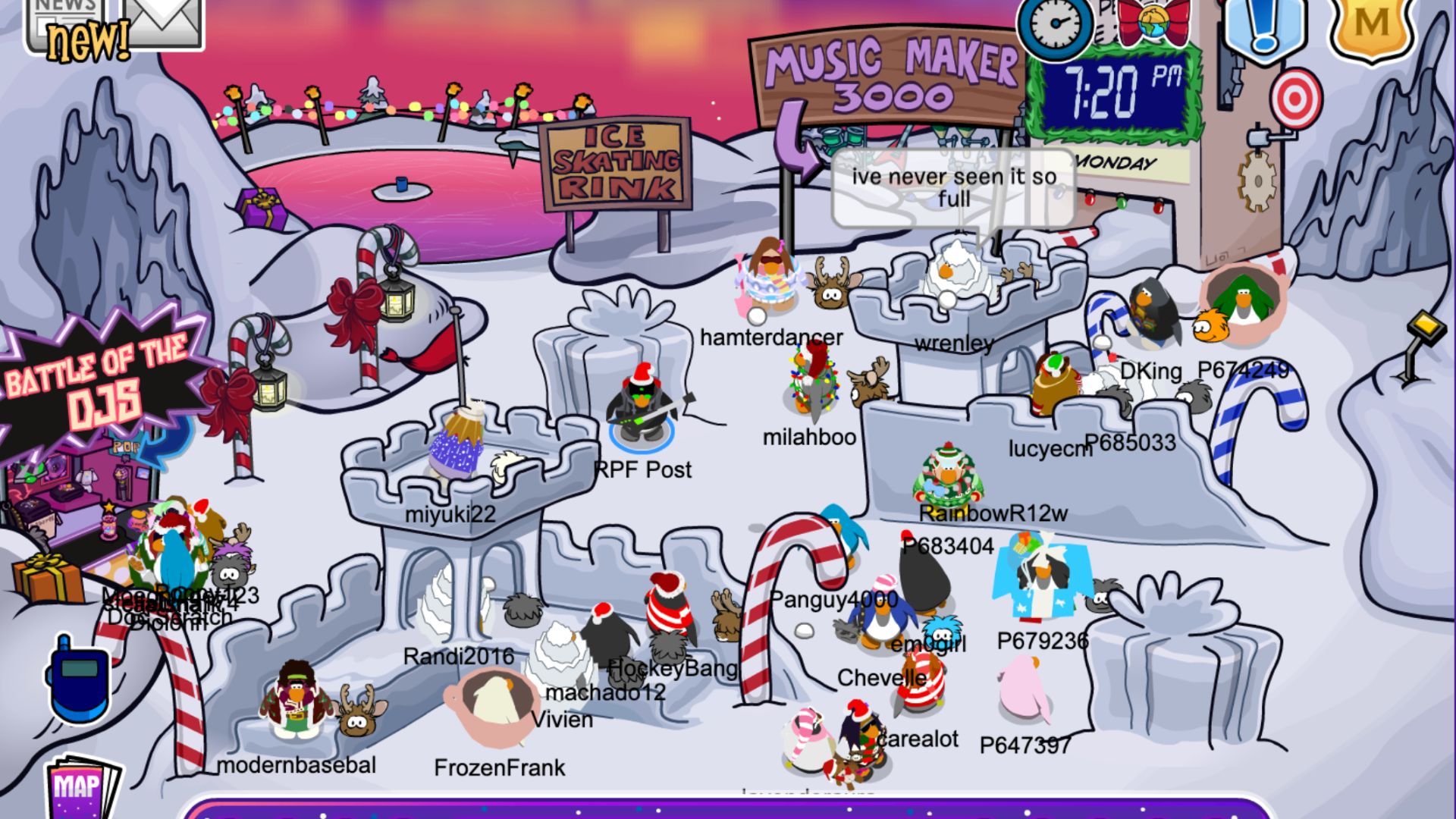Click the blue exclamation mark shield

[x=1263, y=27]
